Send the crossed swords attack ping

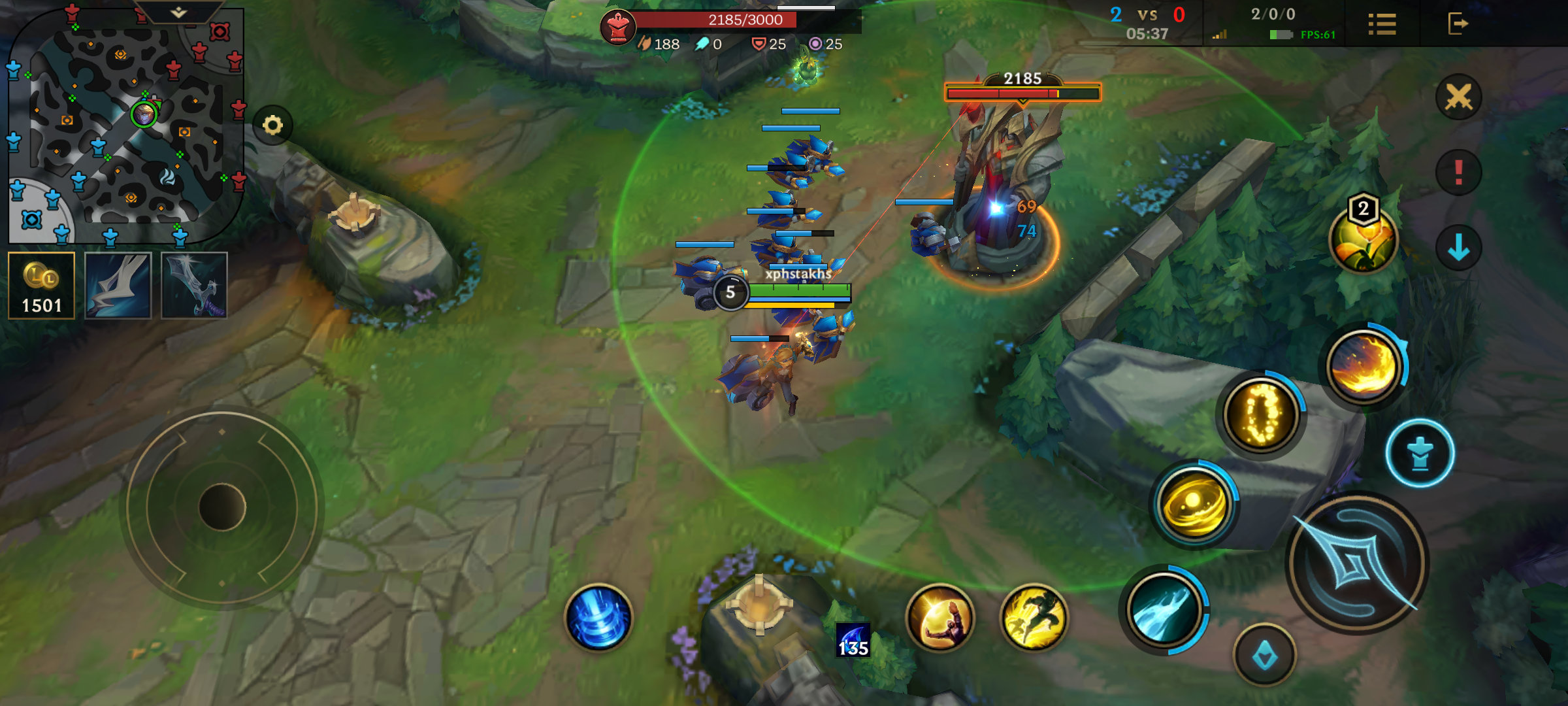pos(1458,98)
